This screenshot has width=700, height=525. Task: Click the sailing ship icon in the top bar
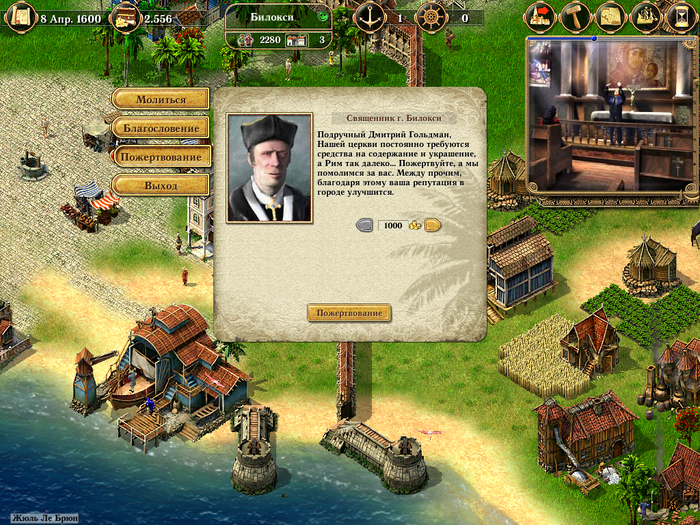[x=646, y=17]
